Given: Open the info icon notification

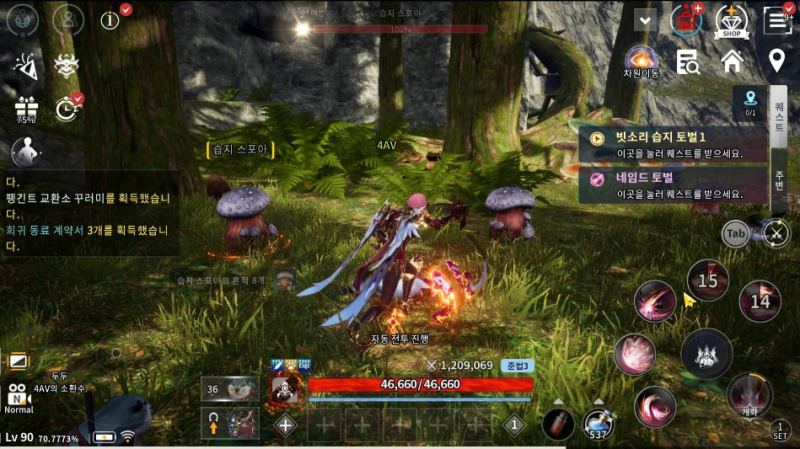Looking at the screenshot, I should coord(110,20).
